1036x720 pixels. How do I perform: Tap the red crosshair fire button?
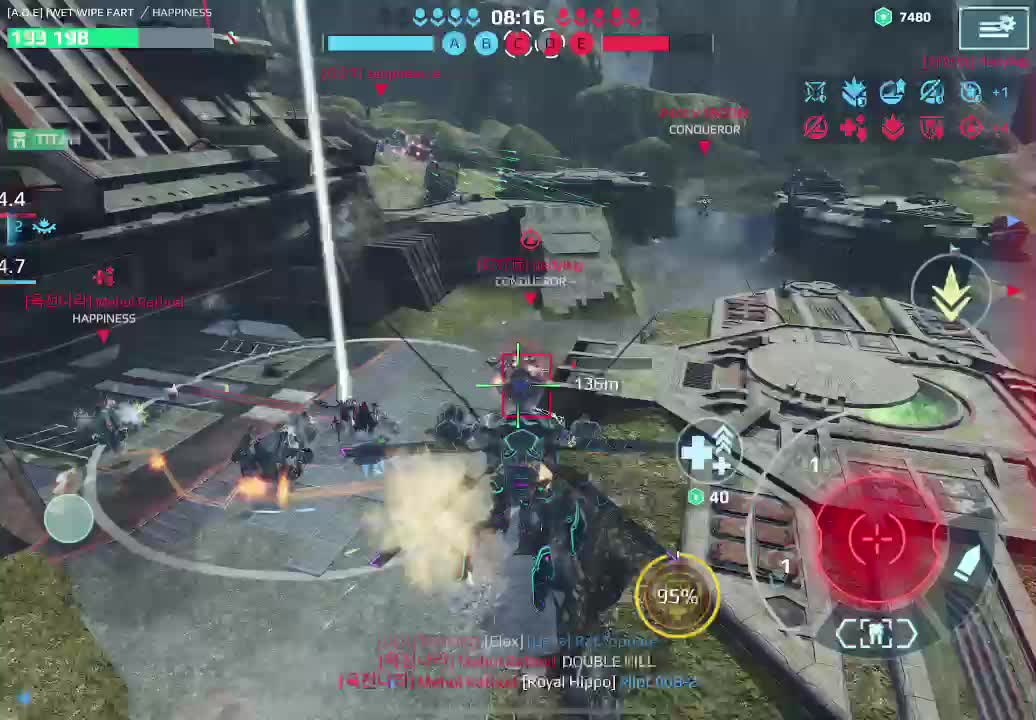[877, 538]
